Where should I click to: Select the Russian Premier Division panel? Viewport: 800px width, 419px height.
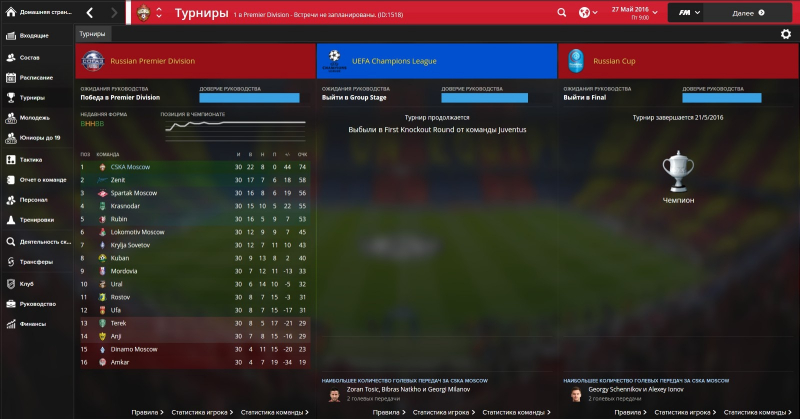[194, 61]
